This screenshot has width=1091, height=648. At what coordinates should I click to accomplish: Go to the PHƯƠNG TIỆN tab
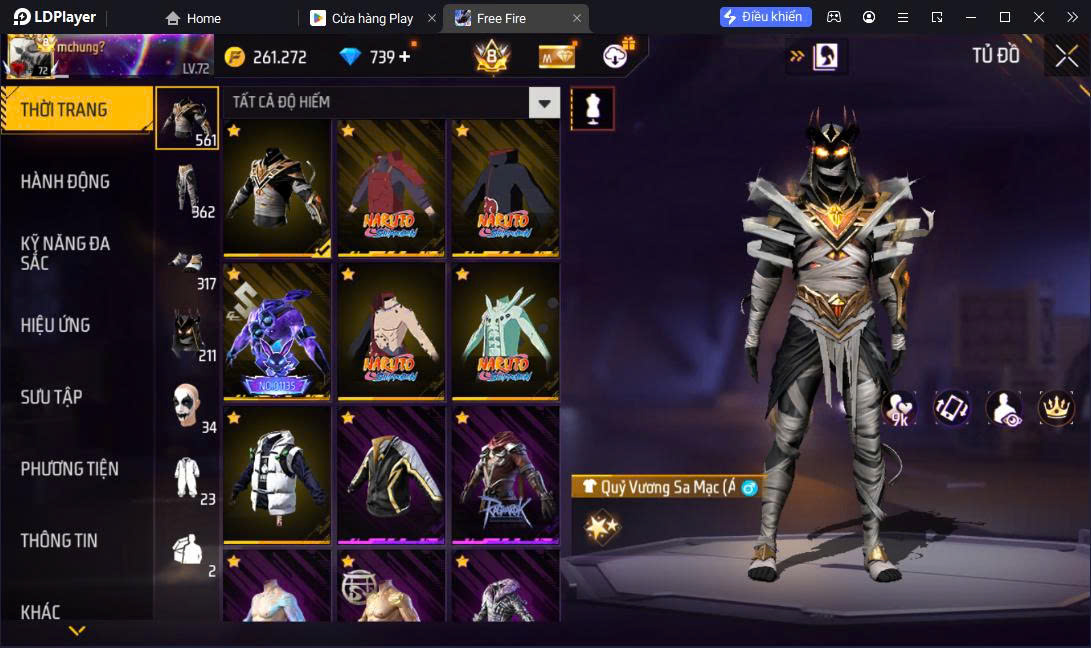pos(70,468)
